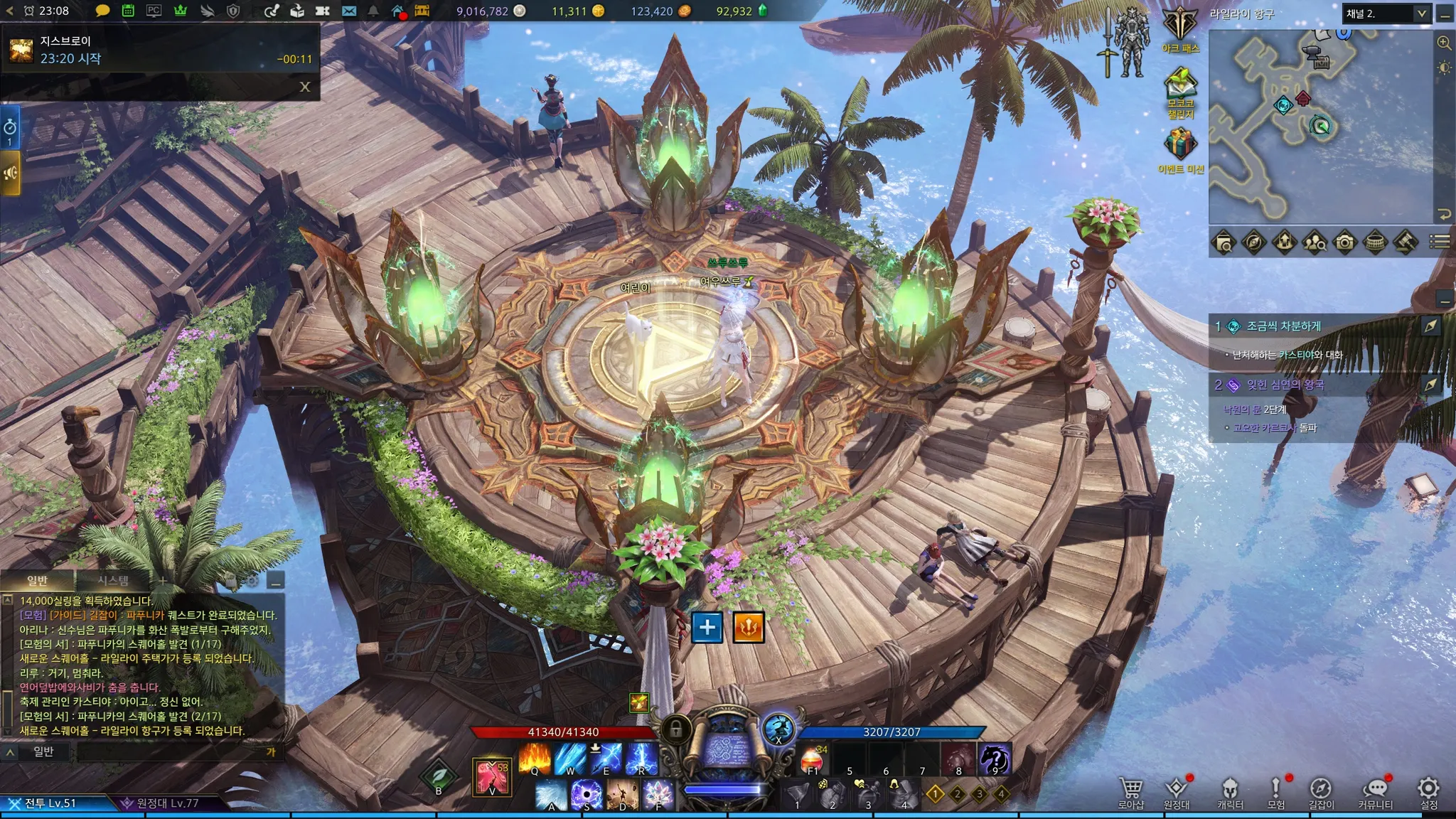Open the 로아샵 shop cart menu
The image size is (1456, 819).
(1130, 789)
